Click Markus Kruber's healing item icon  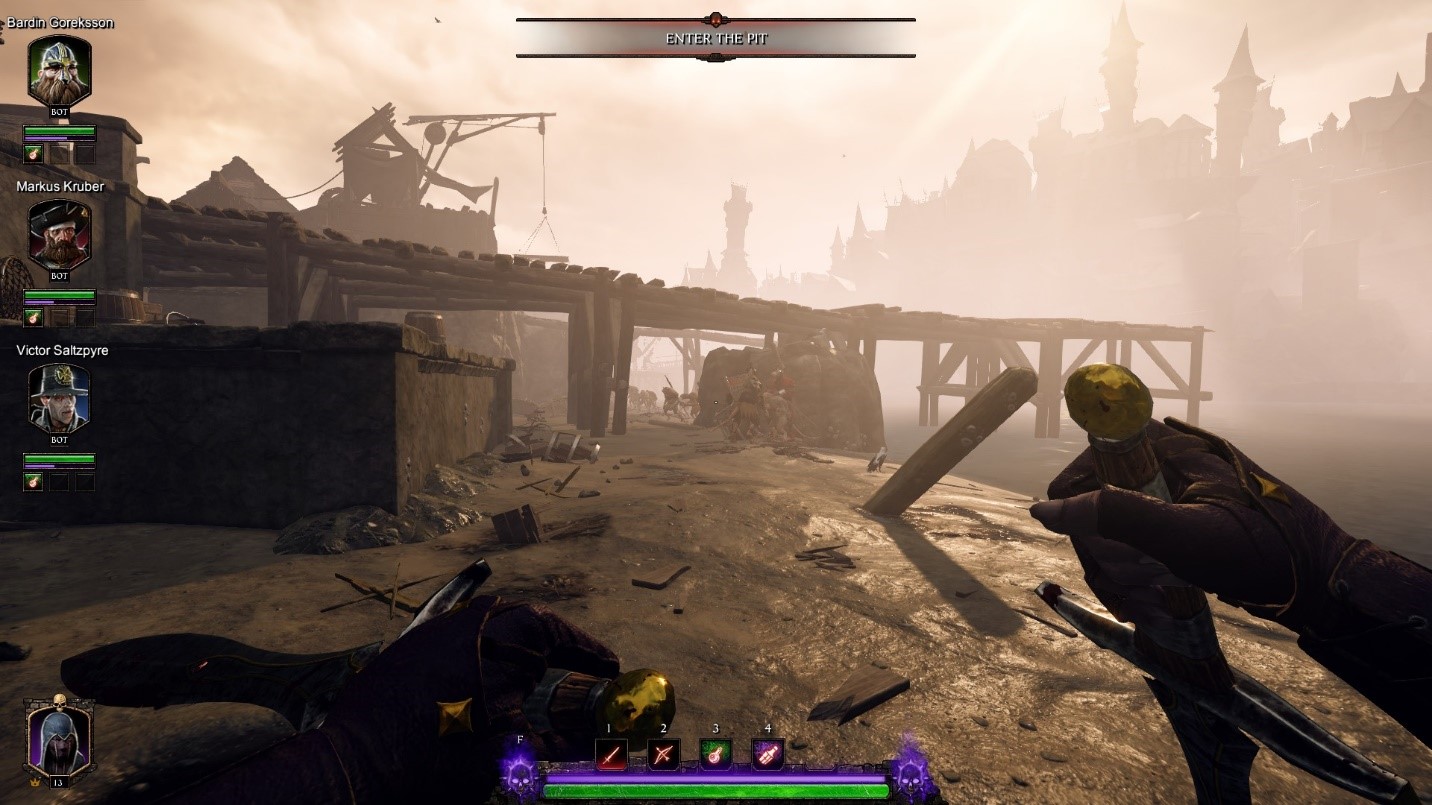coord(33,317)
